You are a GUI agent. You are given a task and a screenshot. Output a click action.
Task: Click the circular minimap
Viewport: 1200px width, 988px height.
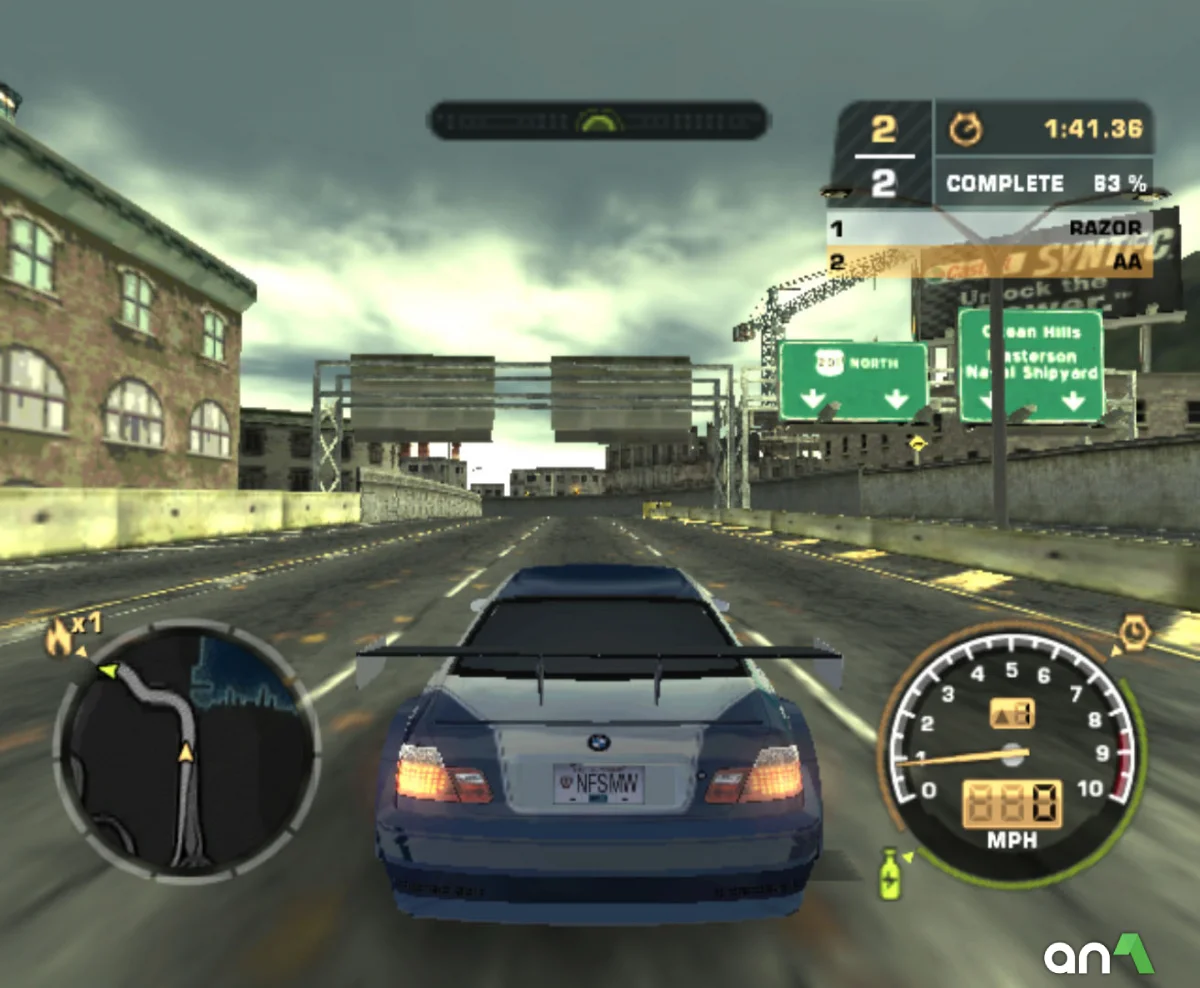(187, 750)
